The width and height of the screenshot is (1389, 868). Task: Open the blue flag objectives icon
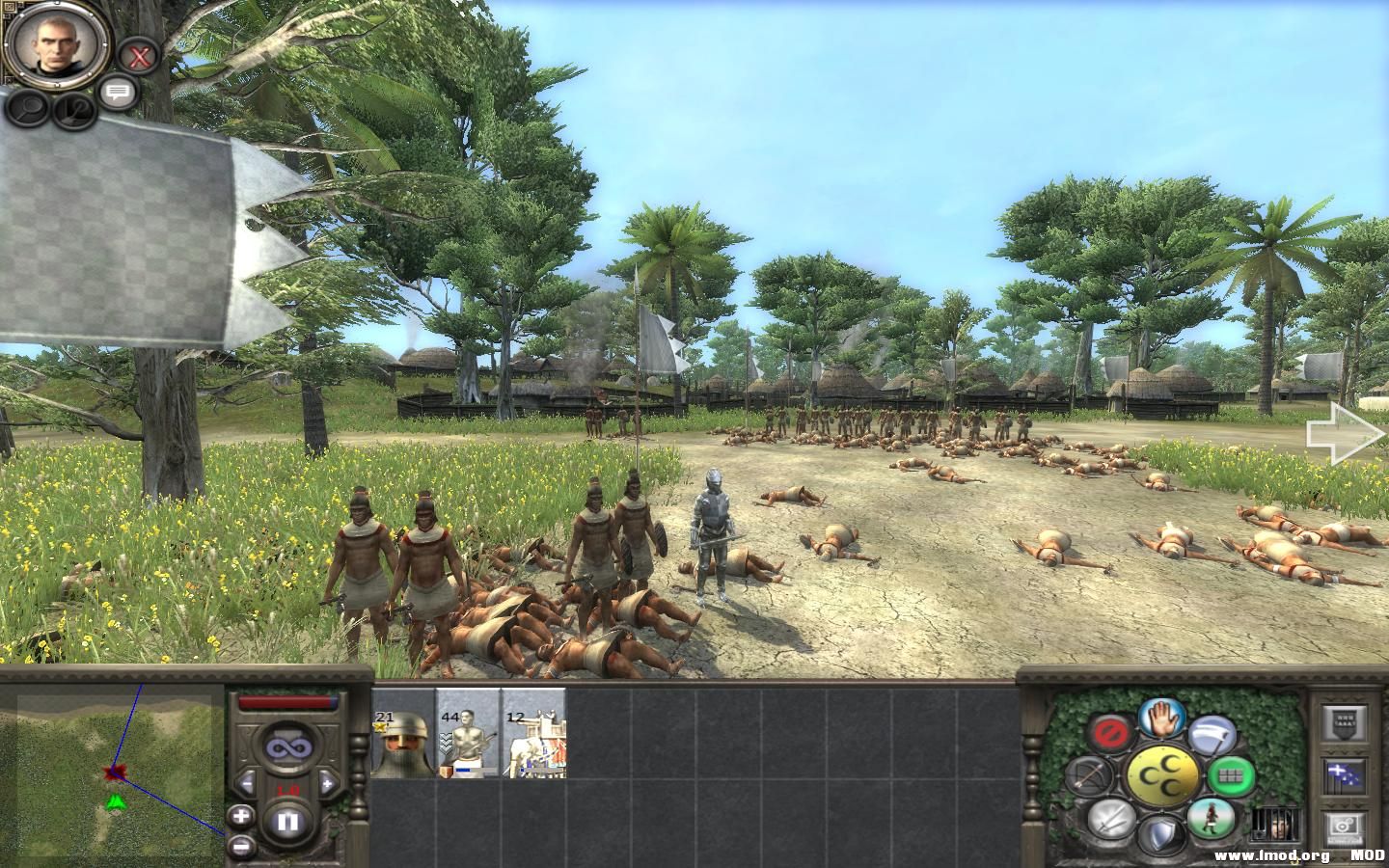tap(1344, 774)
